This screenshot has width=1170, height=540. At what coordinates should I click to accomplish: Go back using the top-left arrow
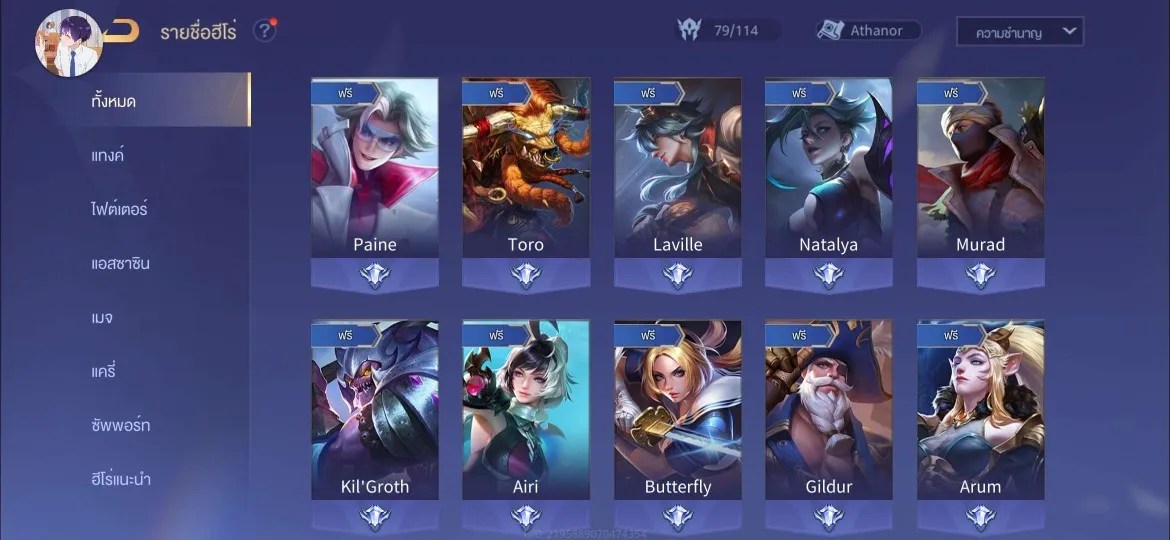(x=121, y=31)
